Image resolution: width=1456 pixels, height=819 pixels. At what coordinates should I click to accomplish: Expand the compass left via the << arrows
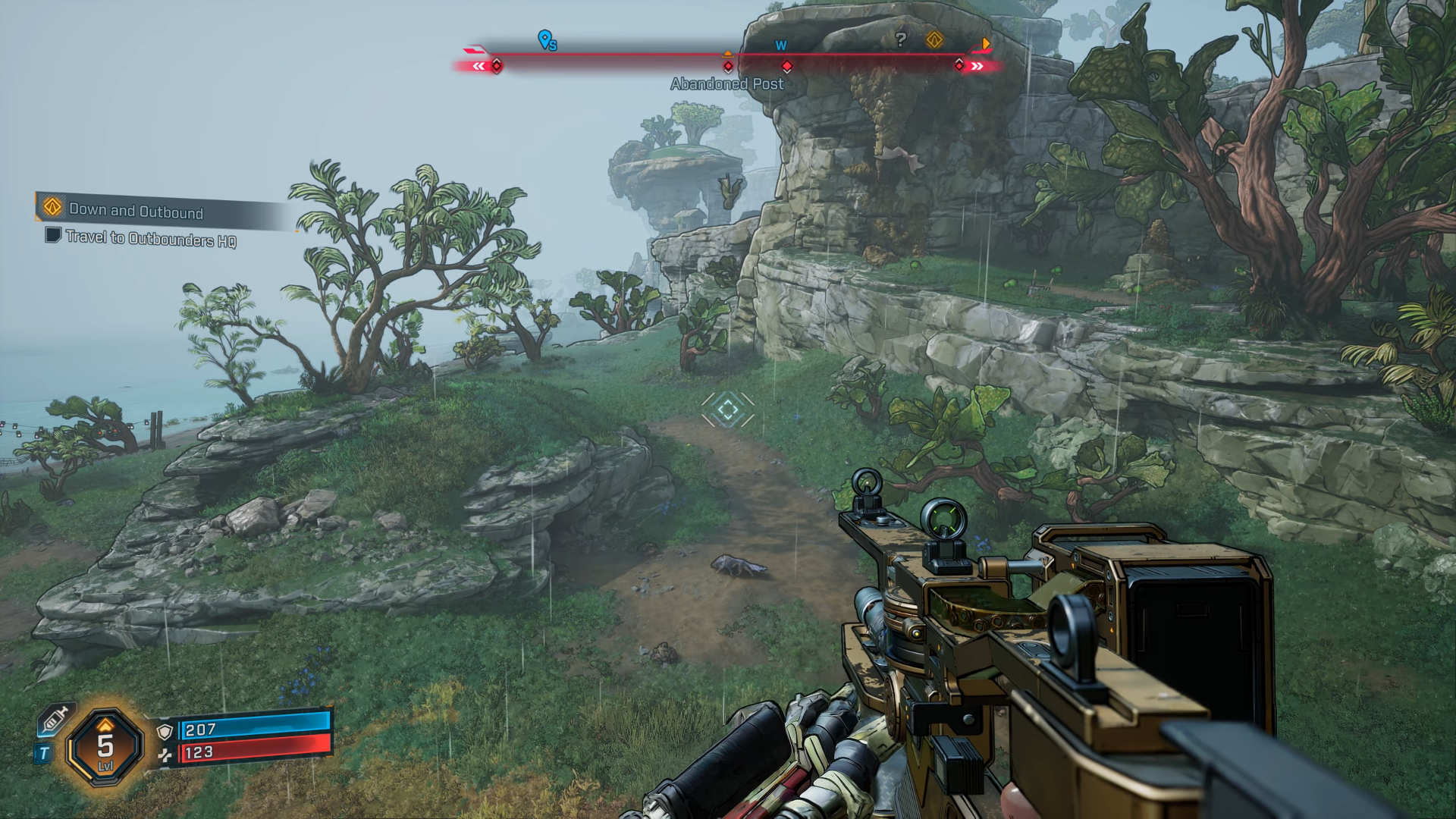[x=478, y=67]
